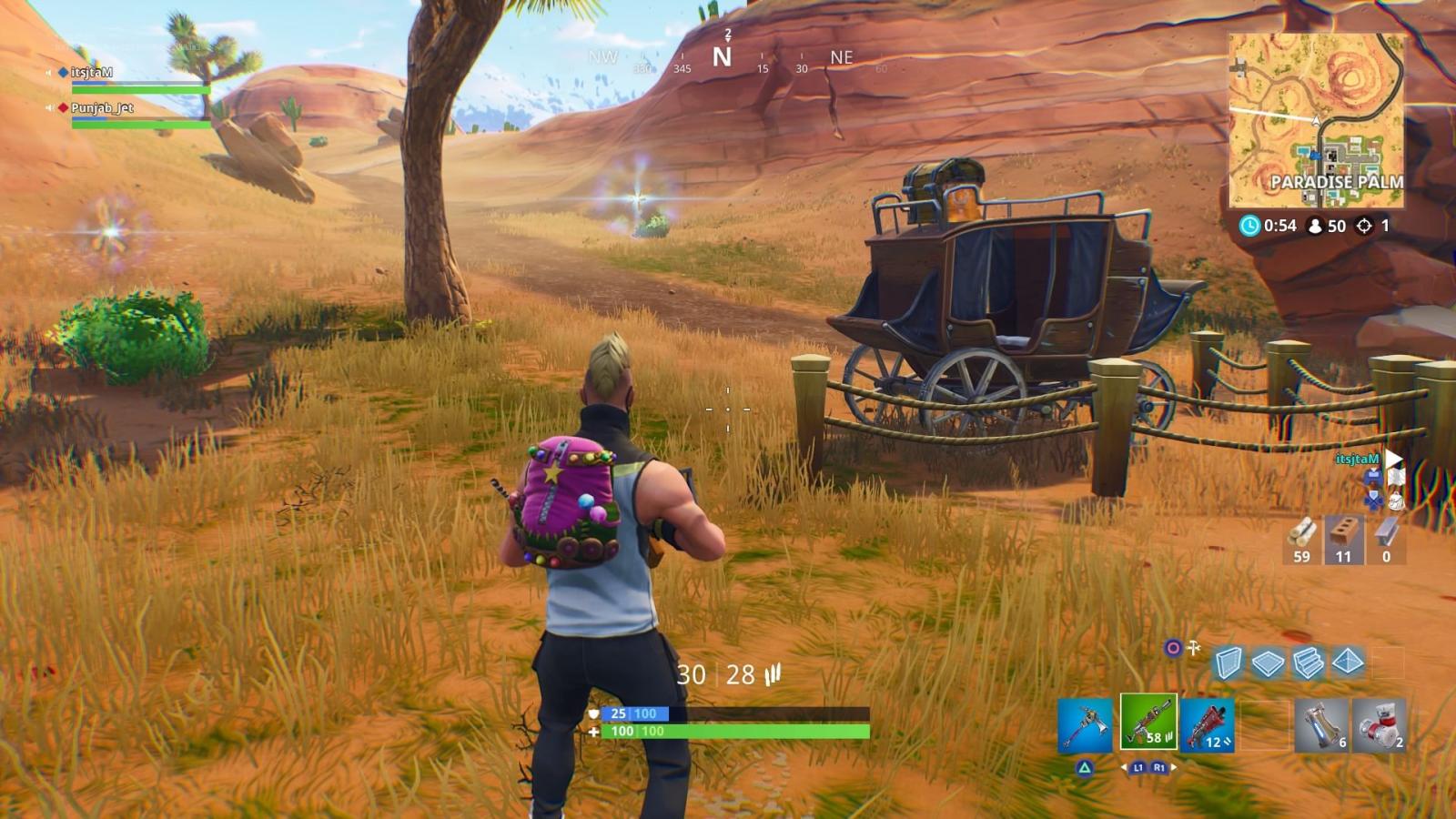
Task: Mute Punjab Jet's voice chat icon
Action: click(x=50, y=106)
